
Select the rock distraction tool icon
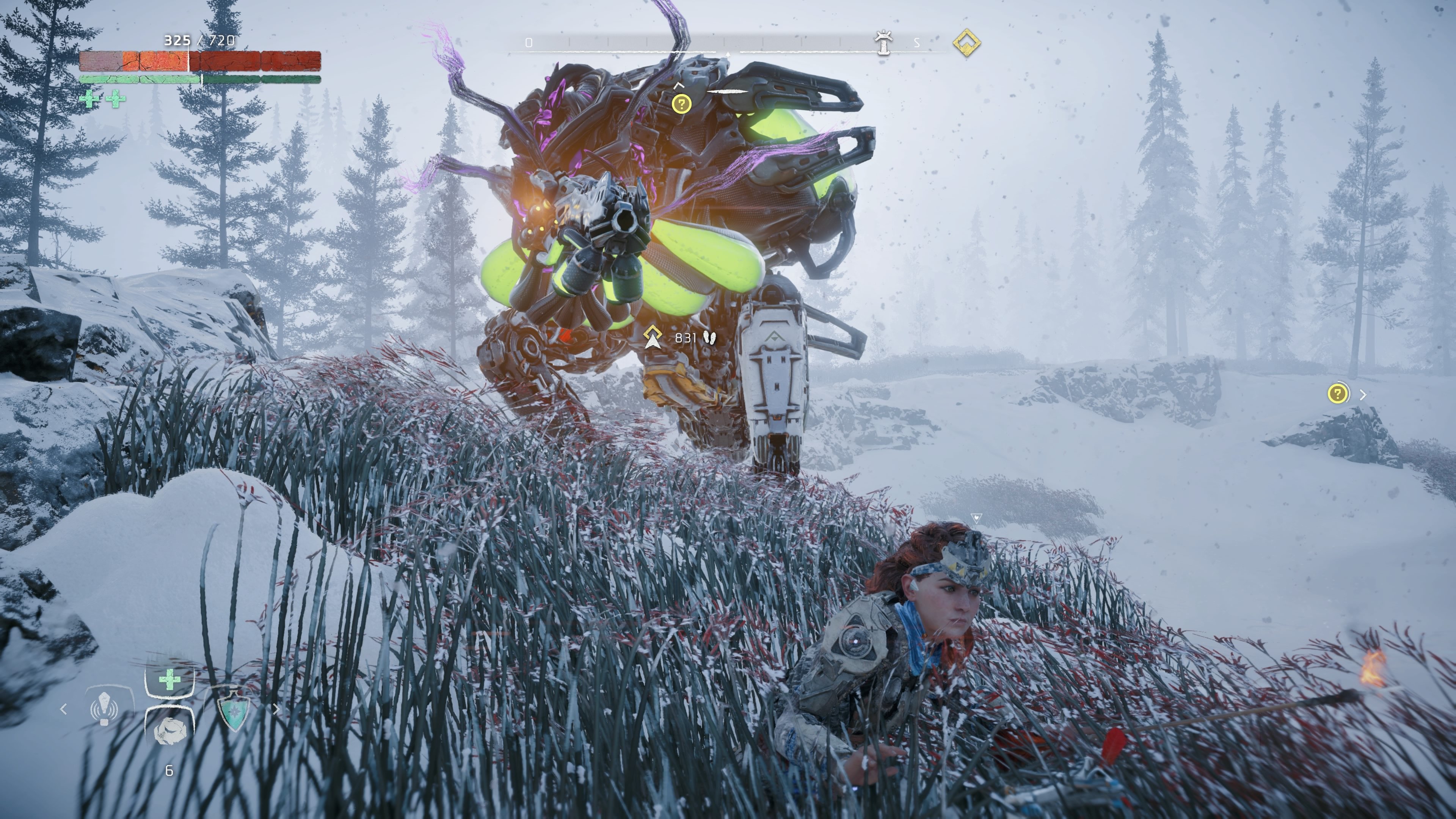pos(170,731)
